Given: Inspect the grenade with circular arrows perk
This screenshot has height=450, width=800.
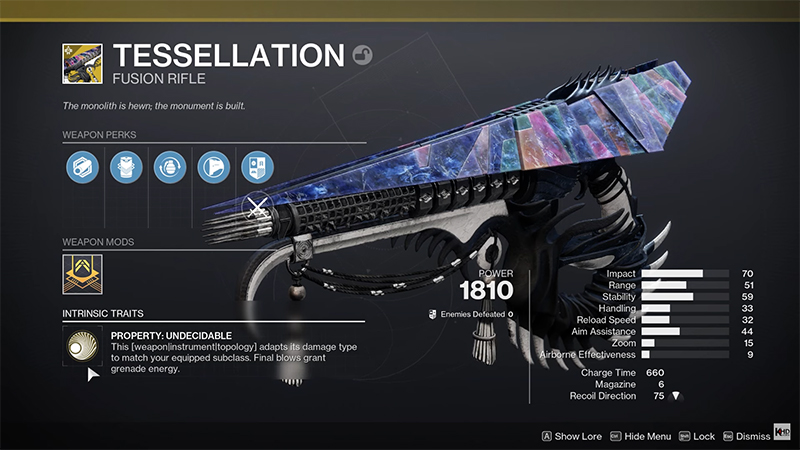Looking at the screenshot, I should pos(170,167).
